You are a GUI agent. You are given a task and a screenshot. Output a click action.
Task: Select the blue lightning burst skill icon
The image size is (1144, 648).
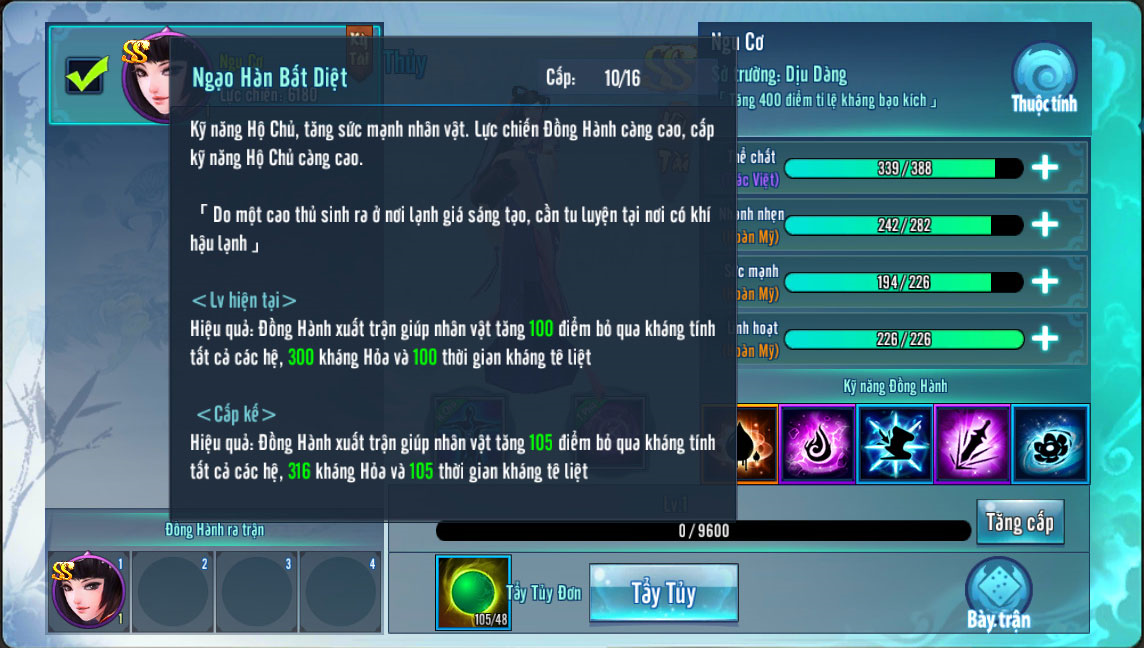point(895,444)
